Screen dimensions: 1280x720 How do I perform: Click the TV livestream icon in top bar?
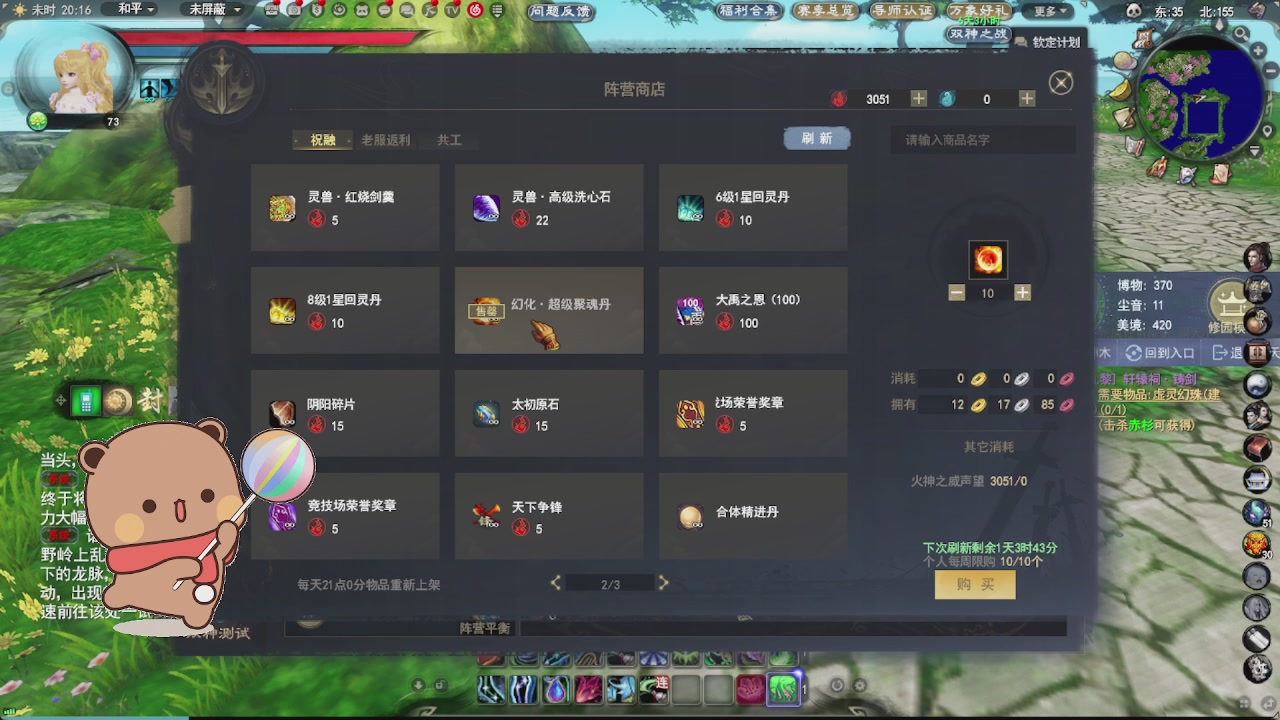click(x=452, y=11)
